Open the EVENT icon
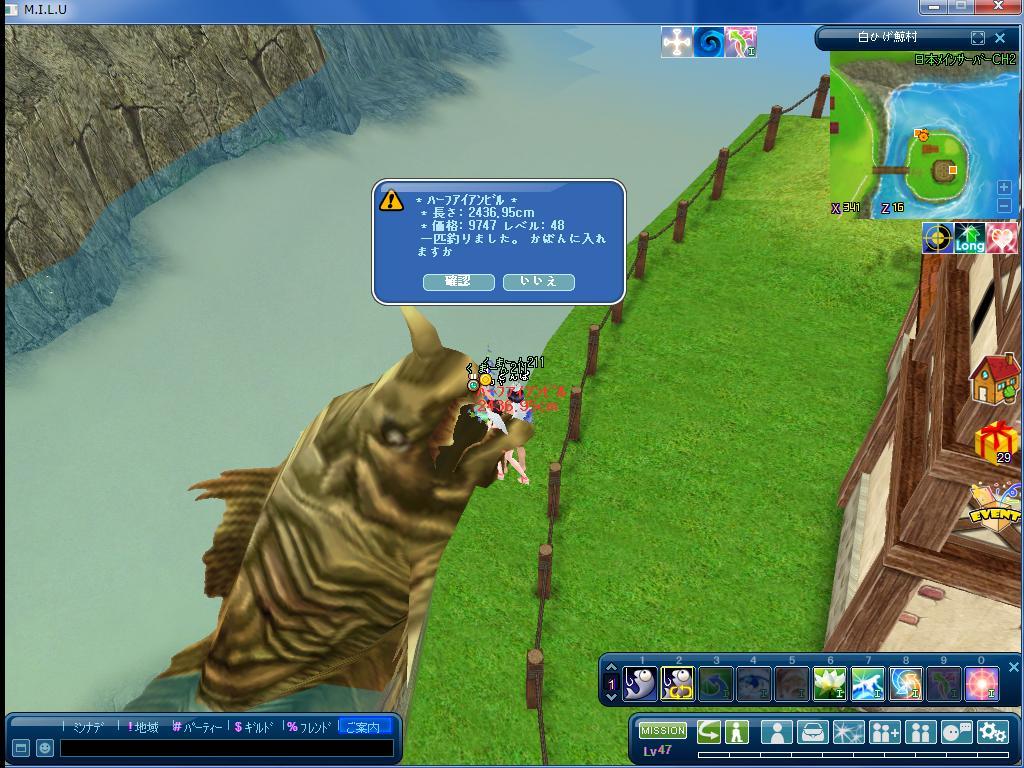This screenshot has height=768, width=1024. point(995,506)
